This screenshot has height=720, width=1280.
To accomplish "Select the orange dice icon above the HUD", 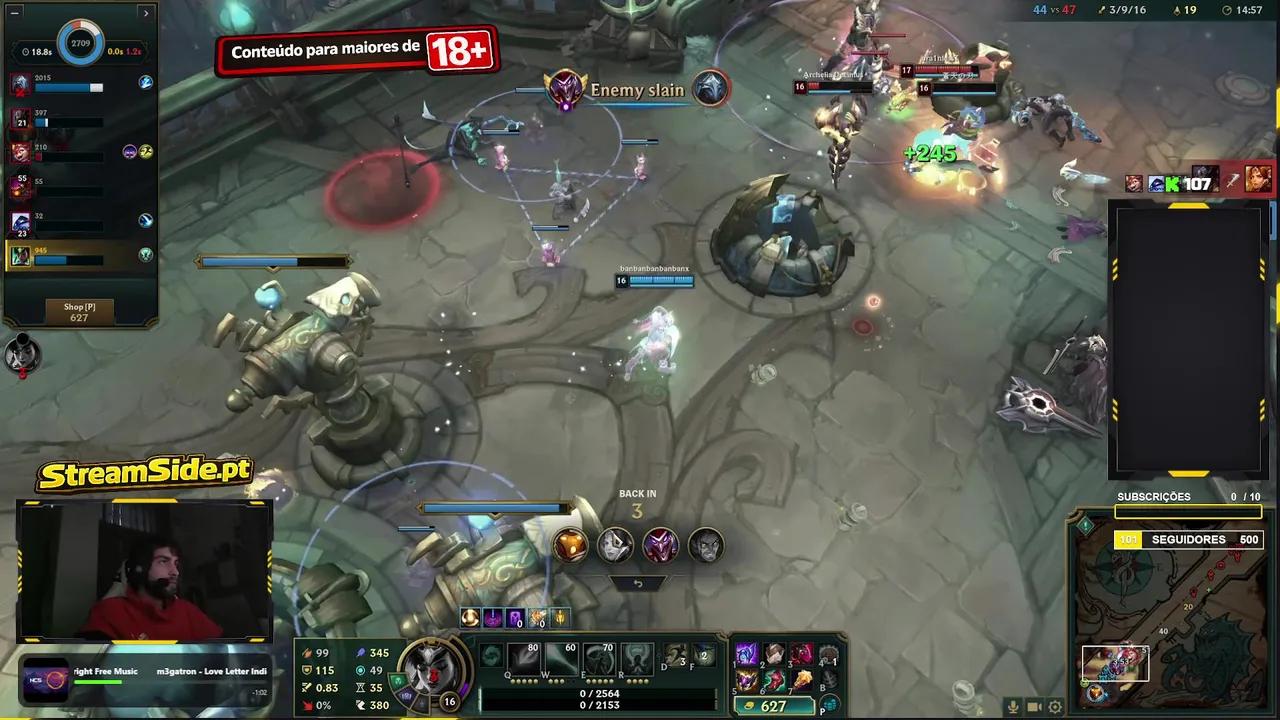I will pyautogui.click(x=570, y=545).
